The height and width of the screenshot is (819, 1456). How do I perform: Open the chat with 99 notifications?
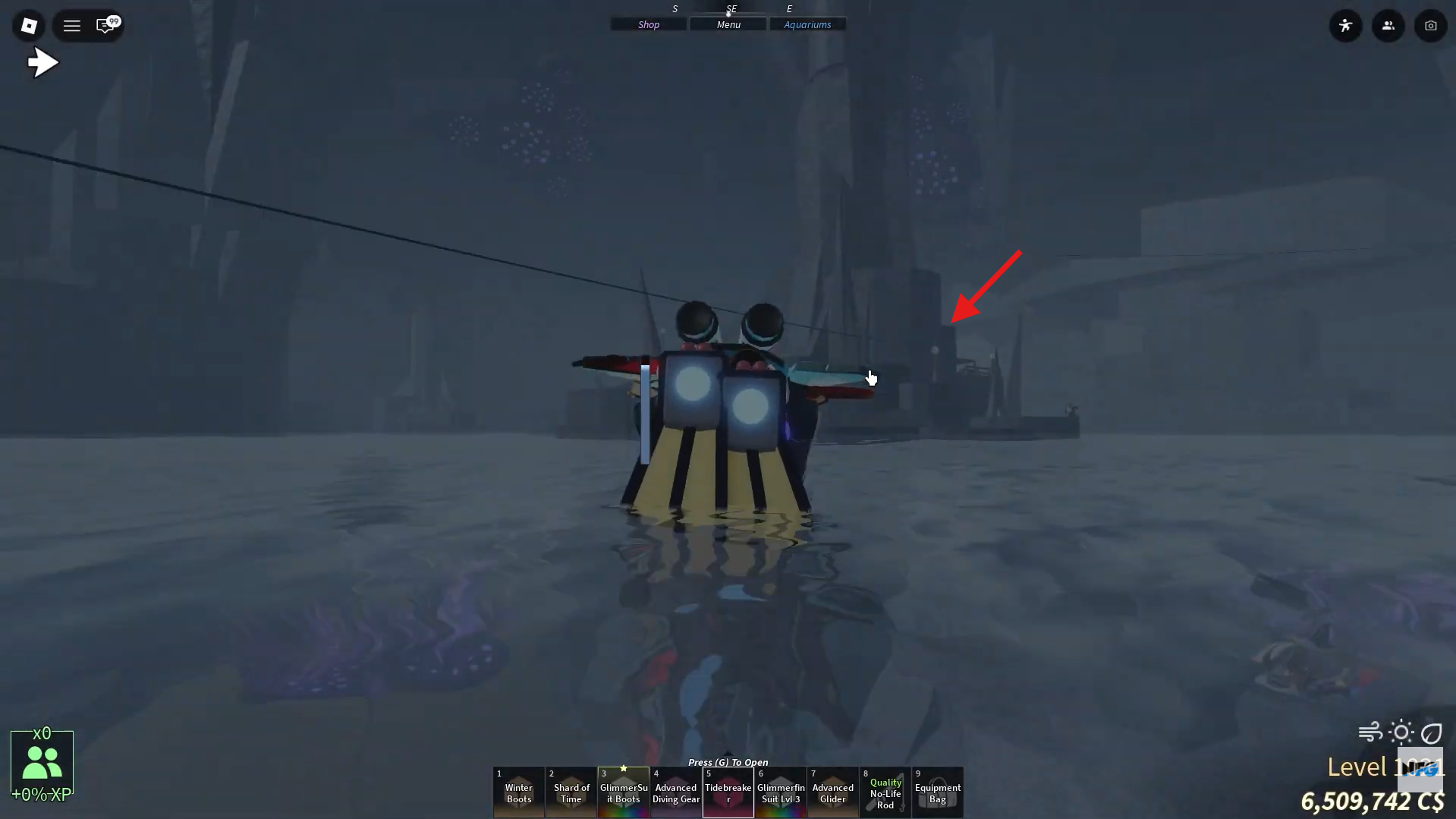point(106,25)
